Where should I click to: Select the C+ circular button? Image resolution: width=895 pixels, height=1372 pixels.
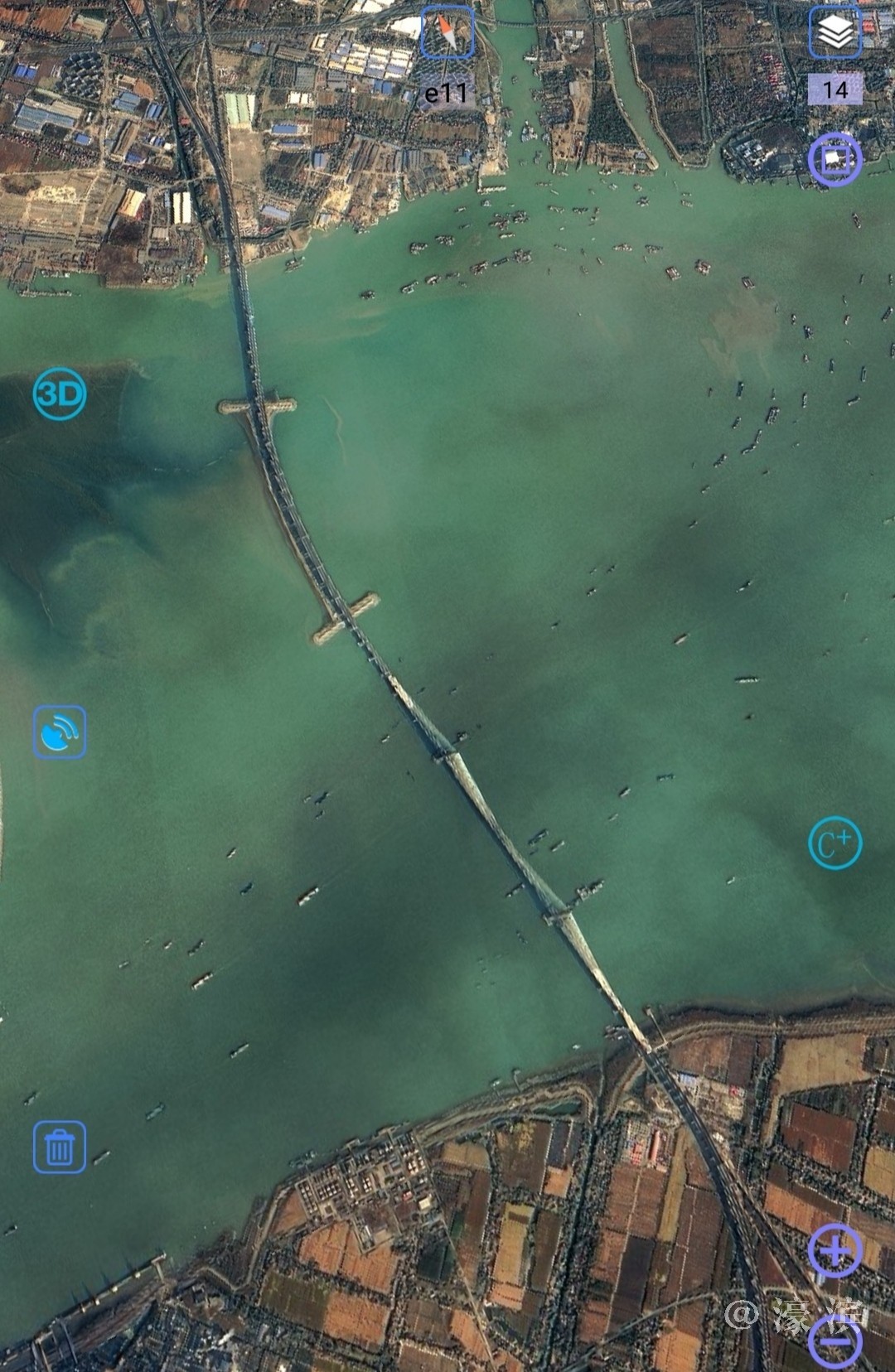pos(835,843)
